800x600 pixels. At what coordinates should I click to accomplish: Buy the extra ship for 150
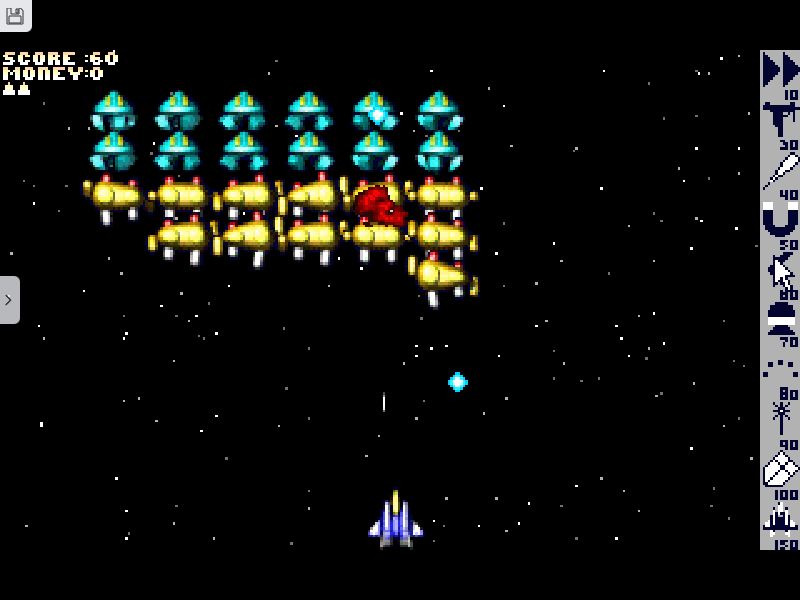780,519
